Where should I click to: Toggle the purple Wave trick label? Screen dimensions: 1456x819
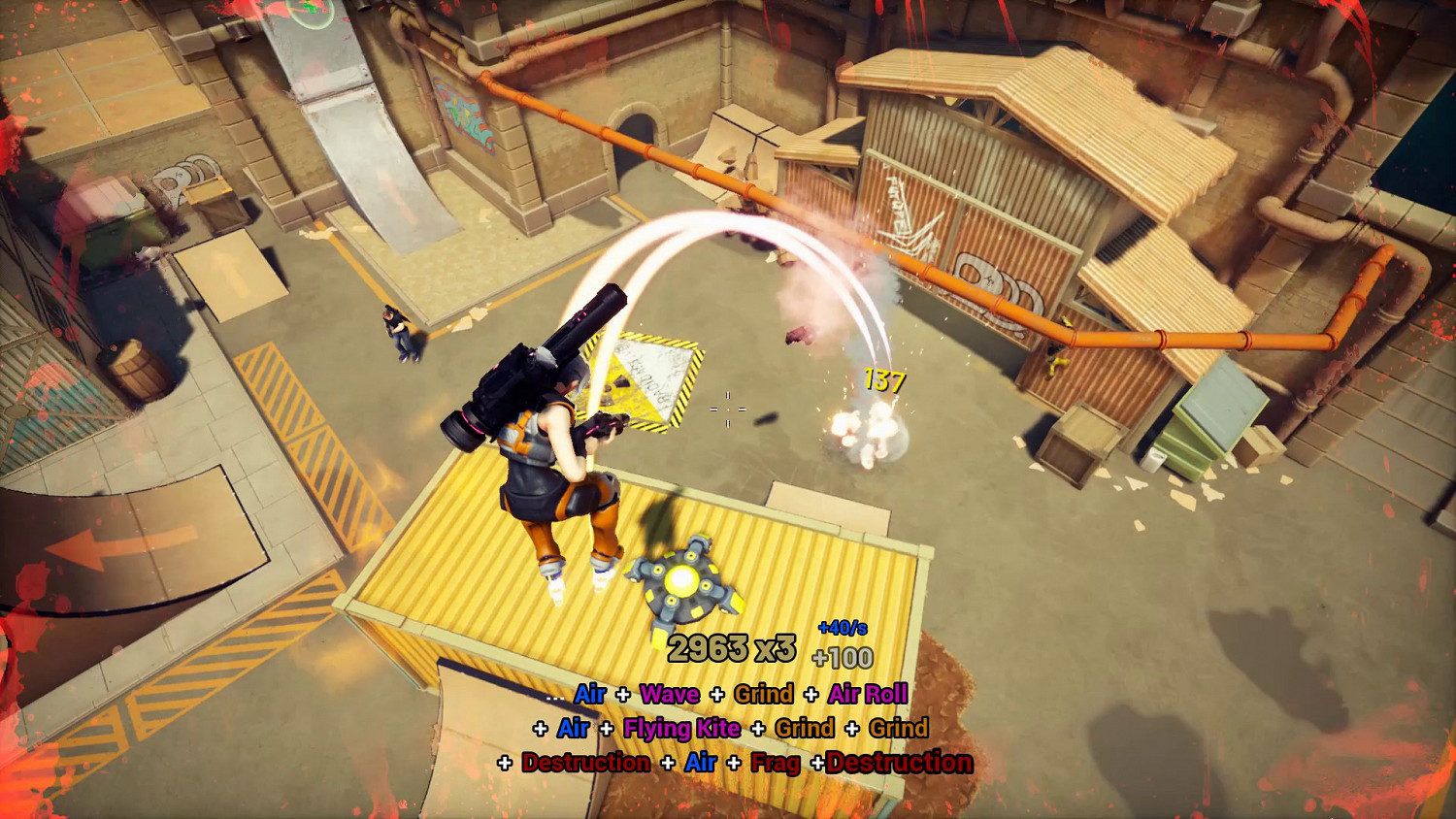click(670, 694)
